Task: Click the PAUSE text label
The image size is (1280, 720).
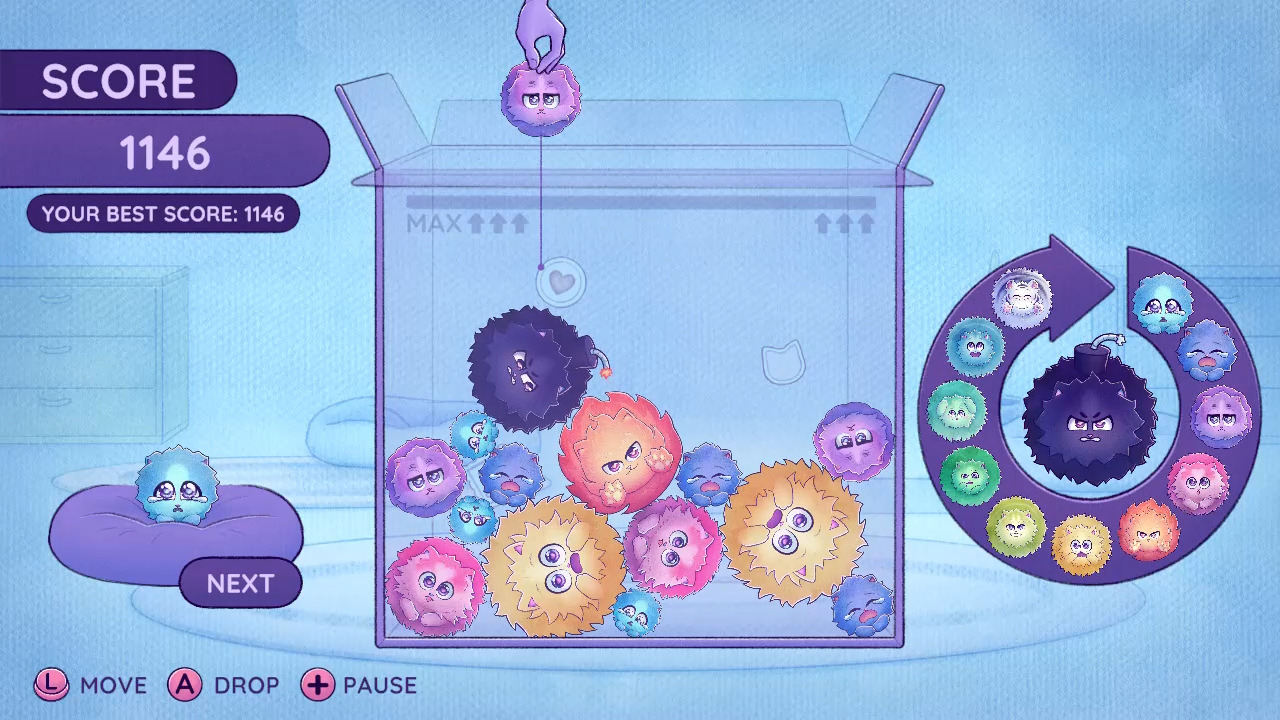Action: pos(381,686)
